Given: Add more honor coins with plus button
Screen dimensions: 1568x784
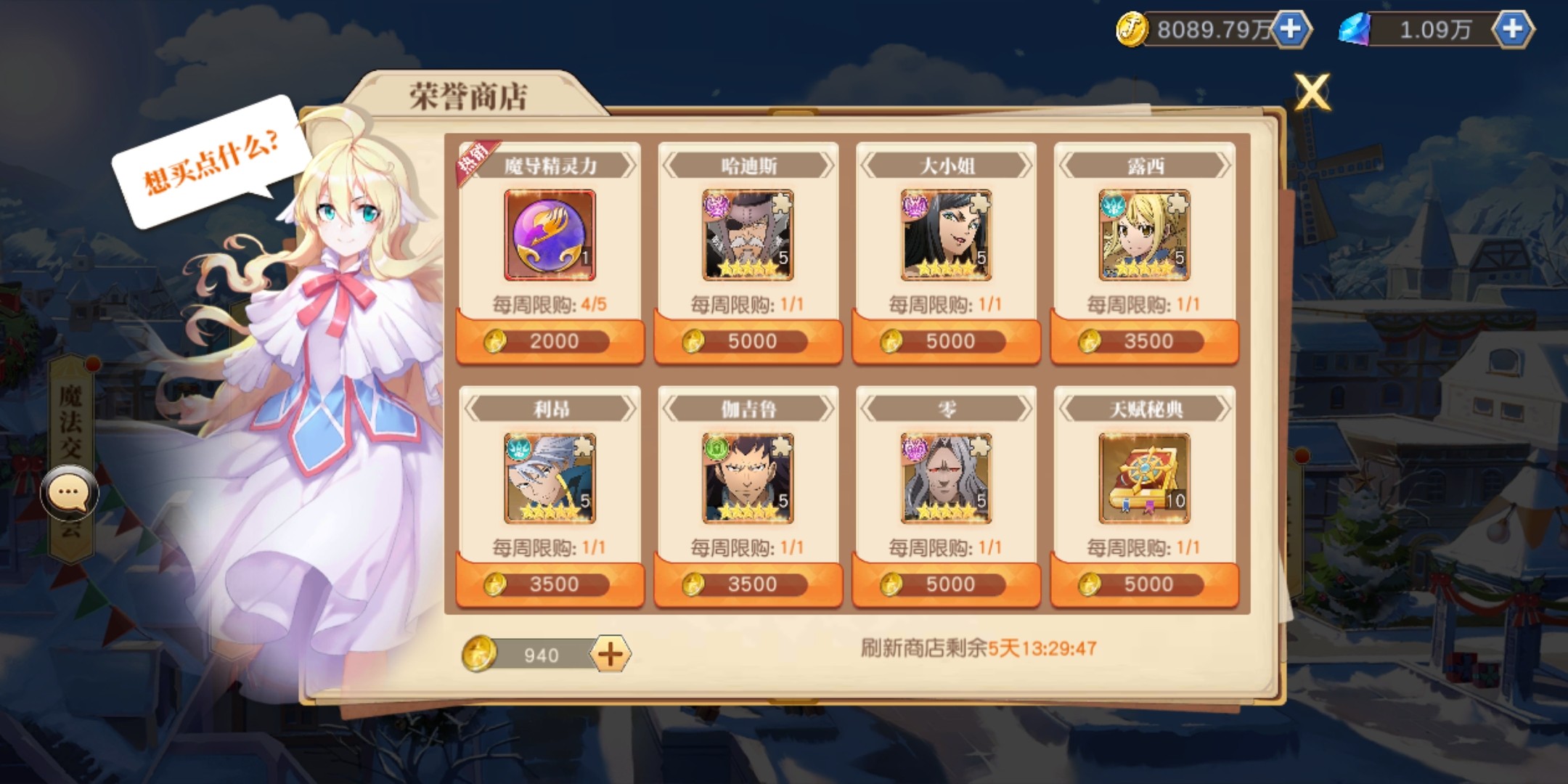Looking at the screenshot, I should 610,655.
